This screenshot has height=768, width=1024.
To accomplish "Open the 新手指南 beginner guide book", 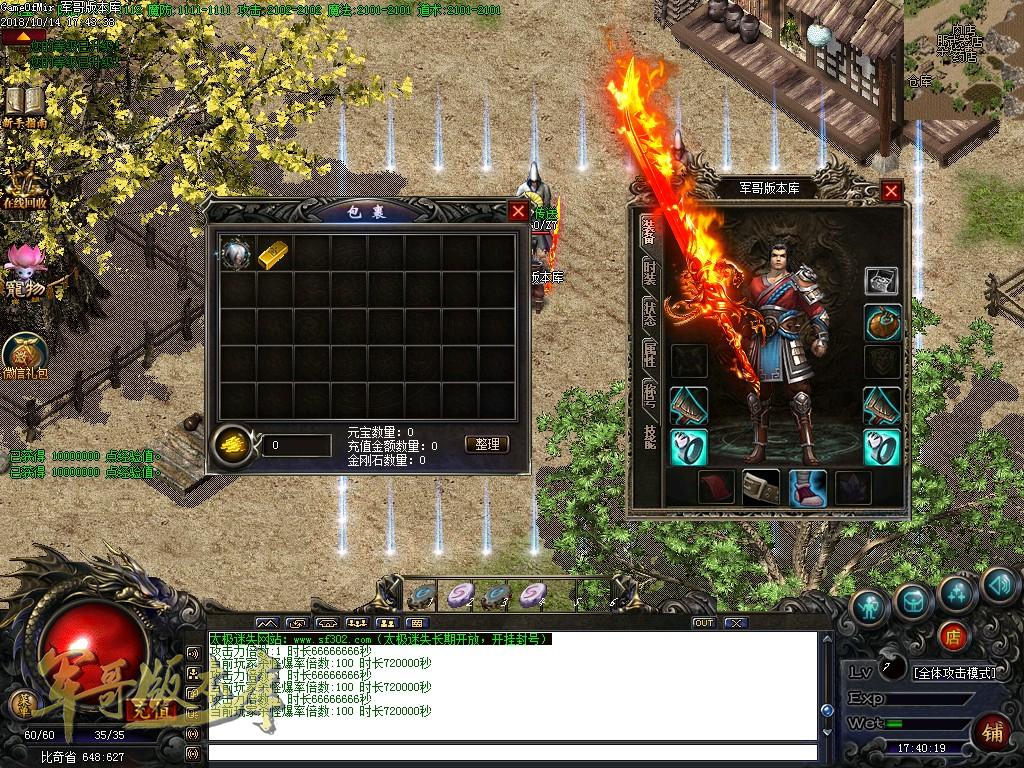I will pyautogui.click(x=22, y=104).
